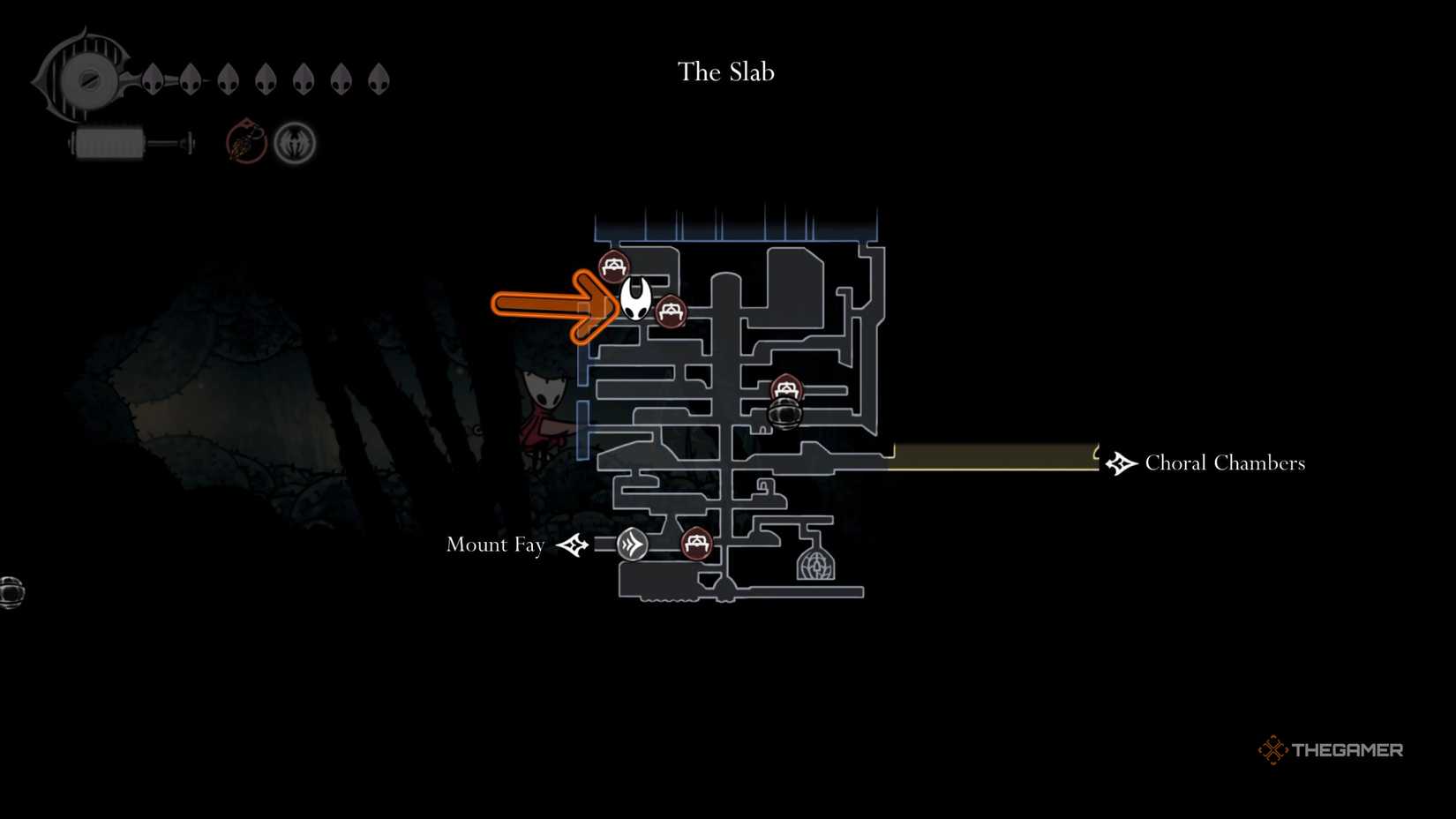This screenshot has width=1456, height=819.
Task: Click the dark beetle marker below the central bench
Action: click(x=784, y=415)
